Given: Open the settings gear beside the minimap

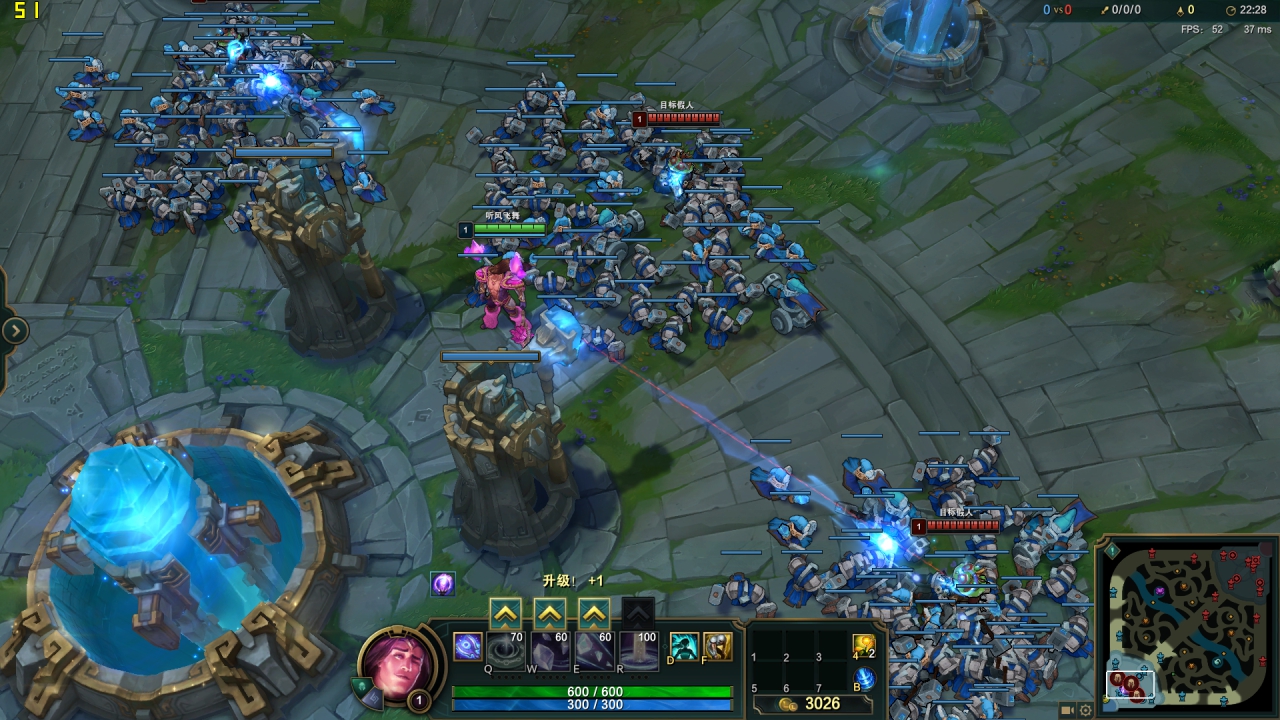Looking at the screenshot, I should pos(1085,710).
